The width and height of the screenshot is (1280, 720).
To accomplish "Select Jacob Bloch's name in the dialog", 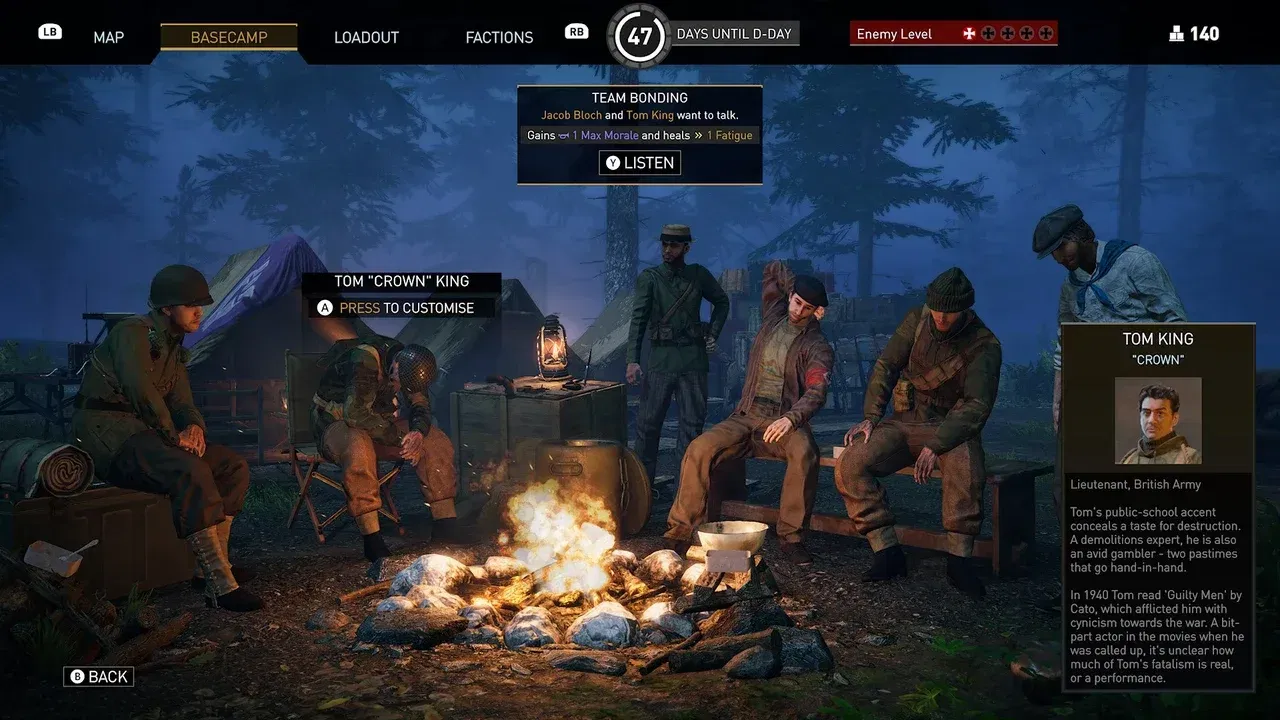I will point(572,115).
